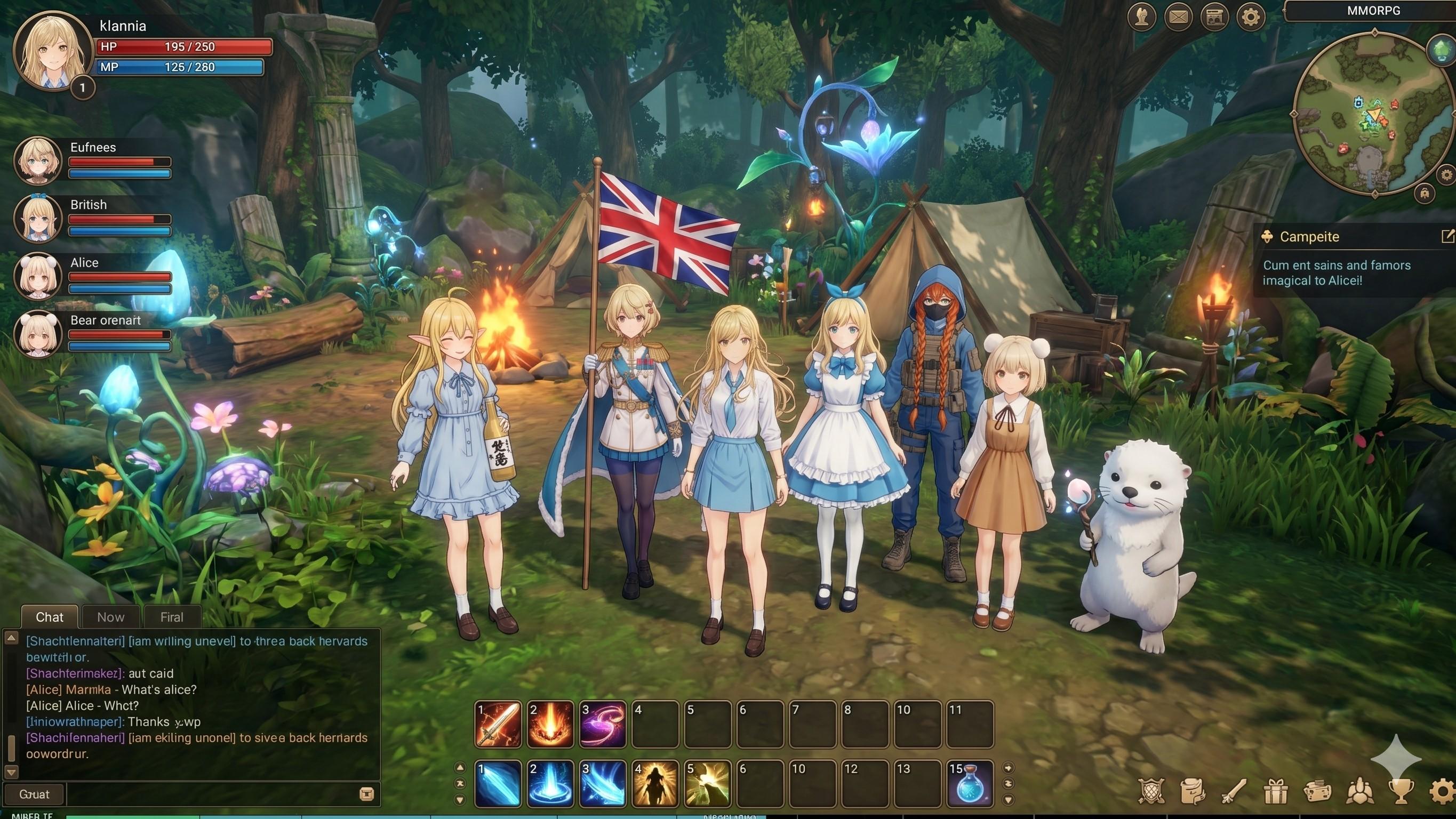This screenshot has height=819, width=1456.
Task: Open the mail envelope icon
Action: click(1178, 18)
